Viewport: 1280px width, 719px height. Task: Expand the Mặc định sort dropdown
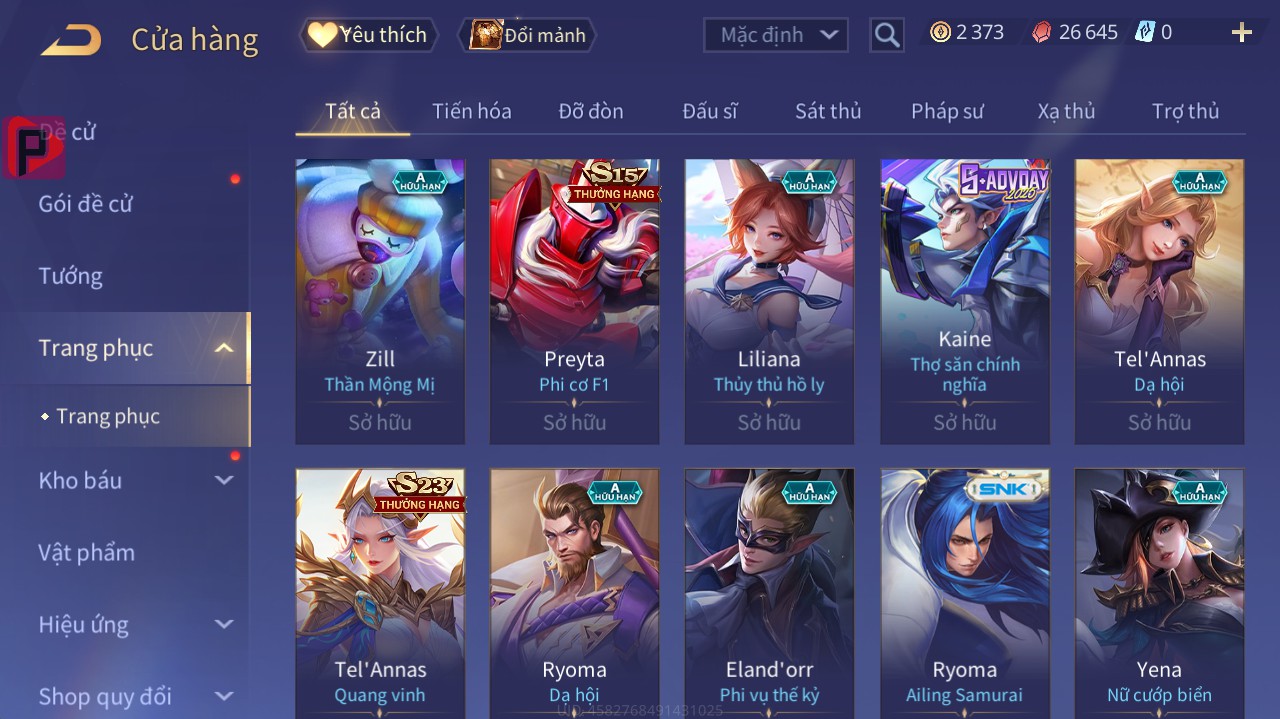[775, 35]
